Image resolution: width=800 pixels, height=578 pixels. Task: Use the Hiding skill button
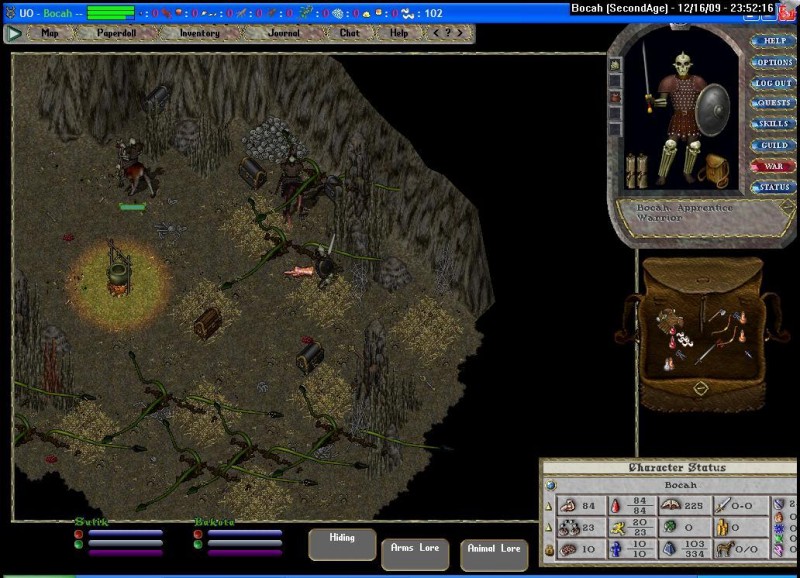(x=342, y=543)
